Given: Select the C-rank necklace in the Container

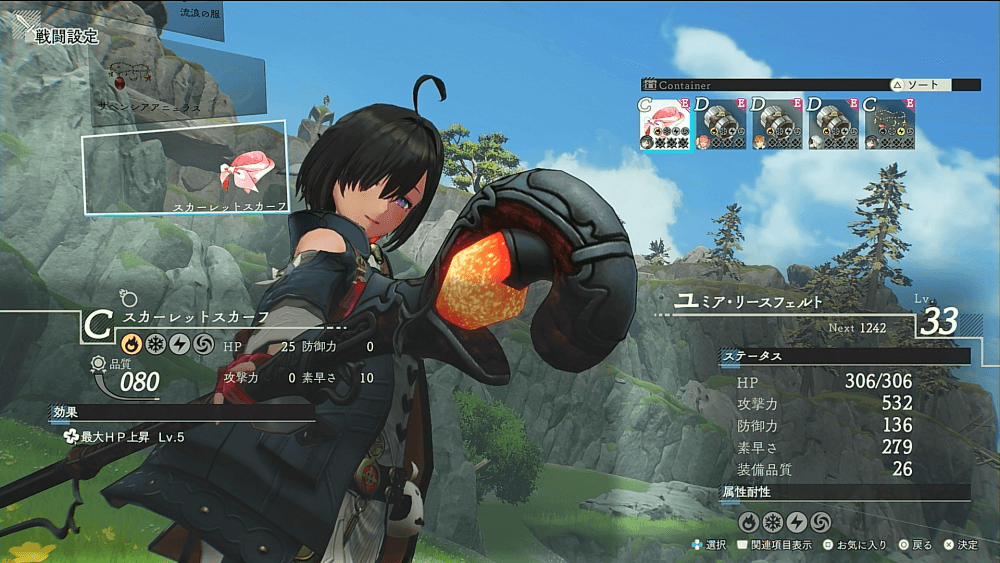Looking at the screenshot, I should 890,123.
